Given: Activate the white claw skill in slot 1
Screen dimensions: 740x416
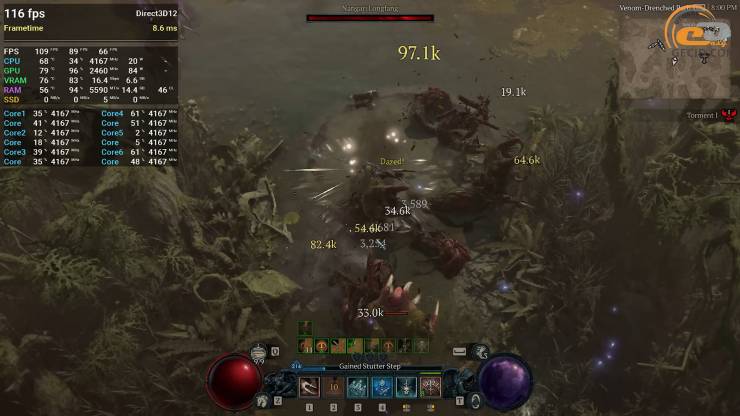Looking at the screenshot, I should pos(309,387).
